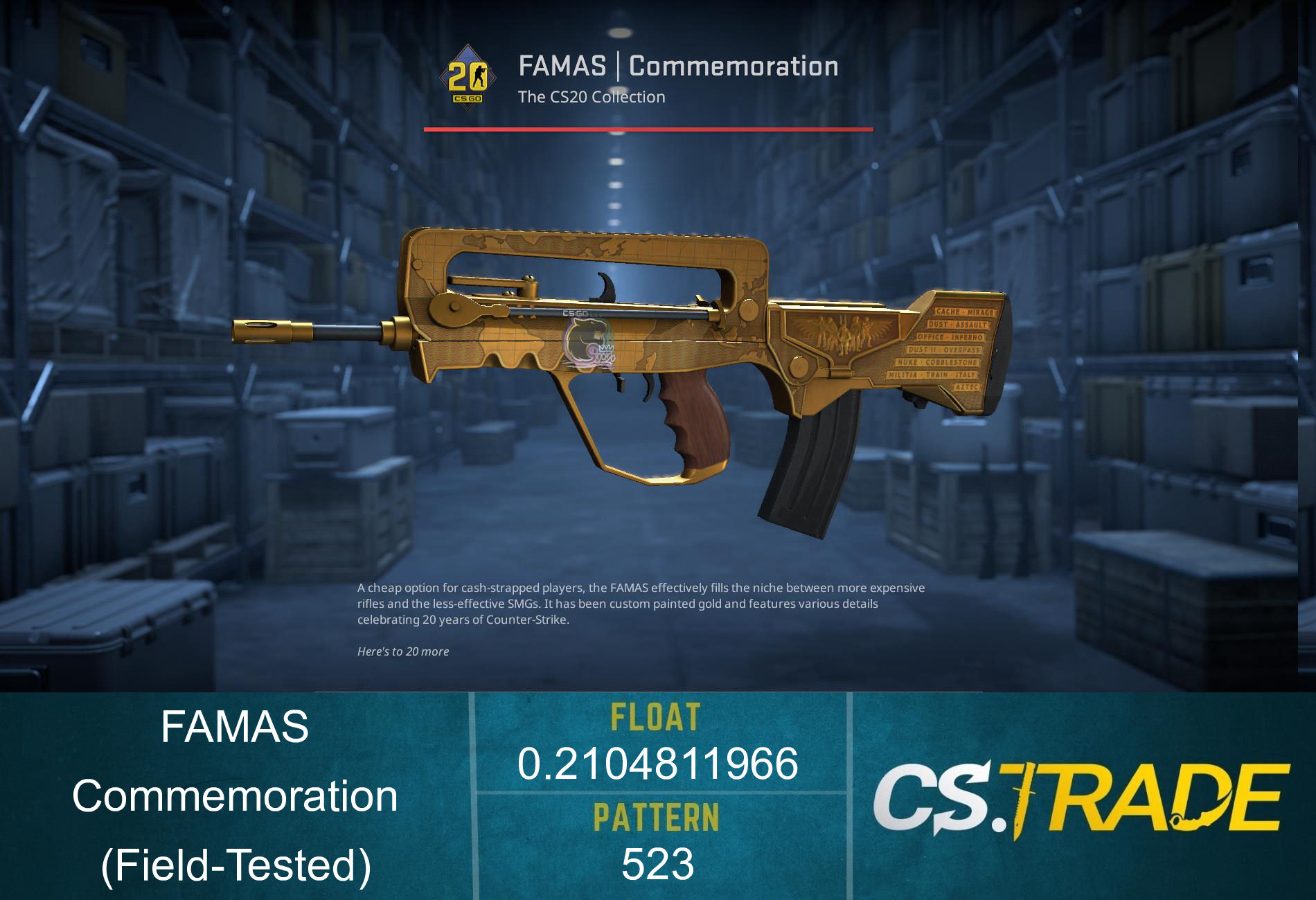Toggle the AZTEC engraving plate
The width and height of the screenshot is (1316, 900).
pos(967,386)
